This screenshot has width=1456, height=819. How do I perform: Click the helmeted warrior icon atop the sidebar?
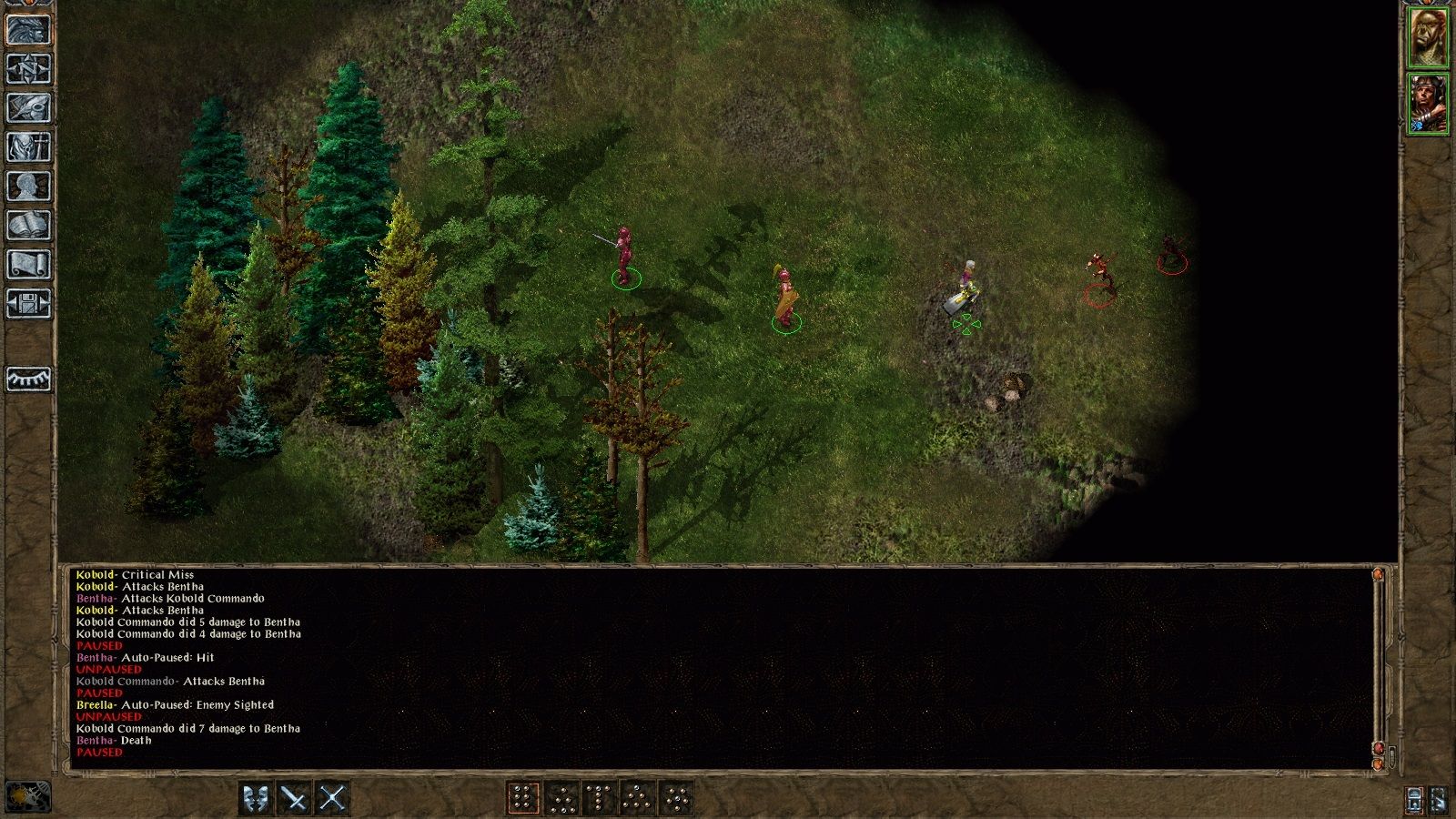click(27, 30)
